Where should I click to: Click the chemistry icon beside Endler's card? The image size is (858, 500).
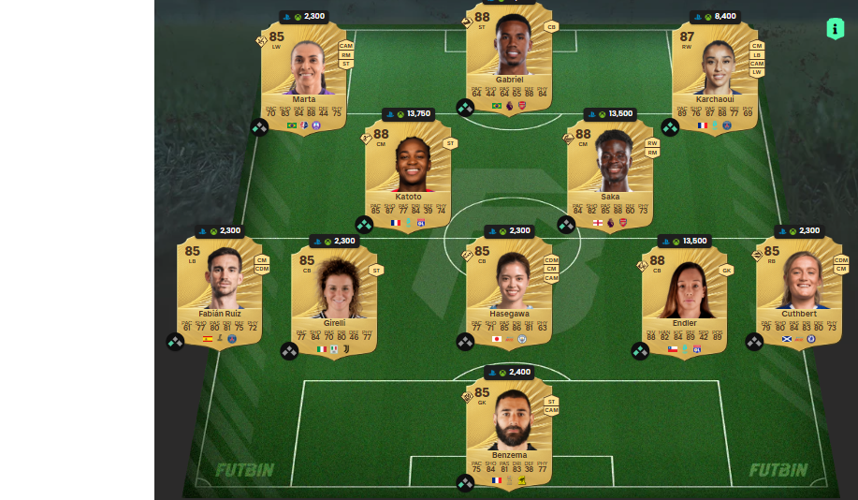tap(640, 351)
